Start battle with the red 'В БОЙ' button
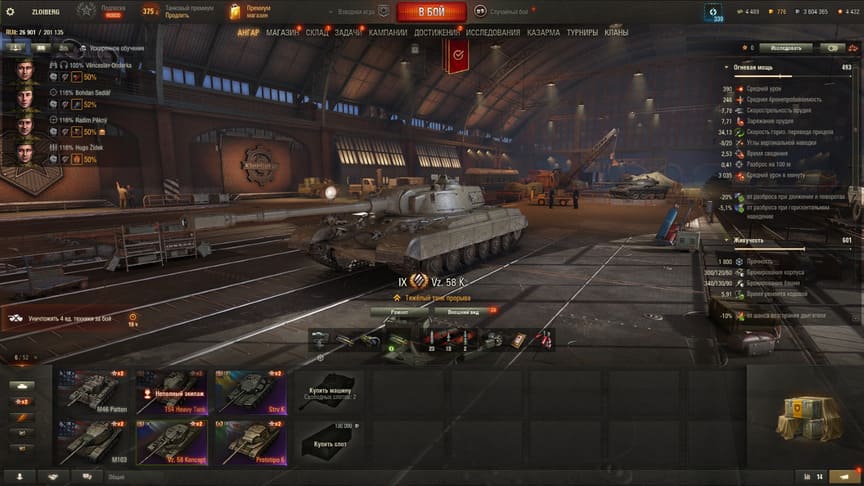 pos(431,12)
